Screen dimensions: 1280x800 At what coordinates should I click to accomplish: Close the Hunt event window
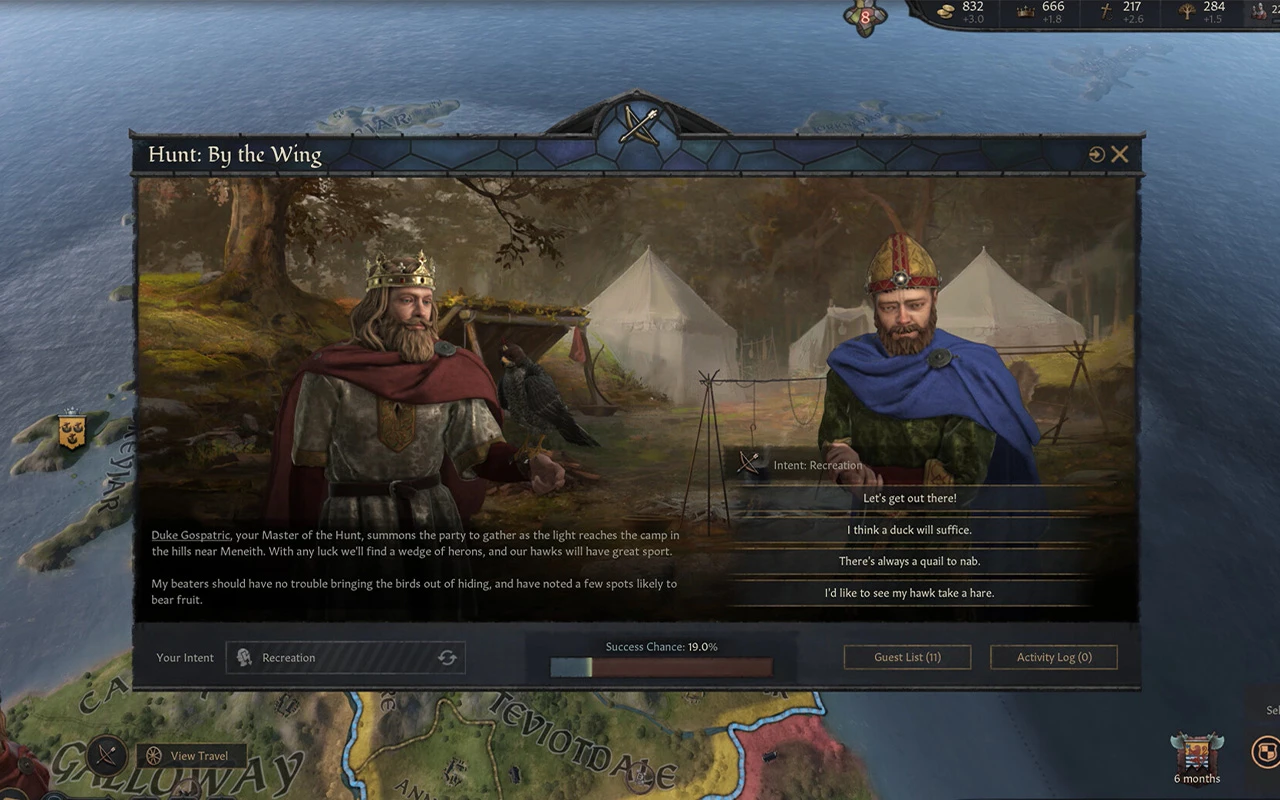(1120, 154)
